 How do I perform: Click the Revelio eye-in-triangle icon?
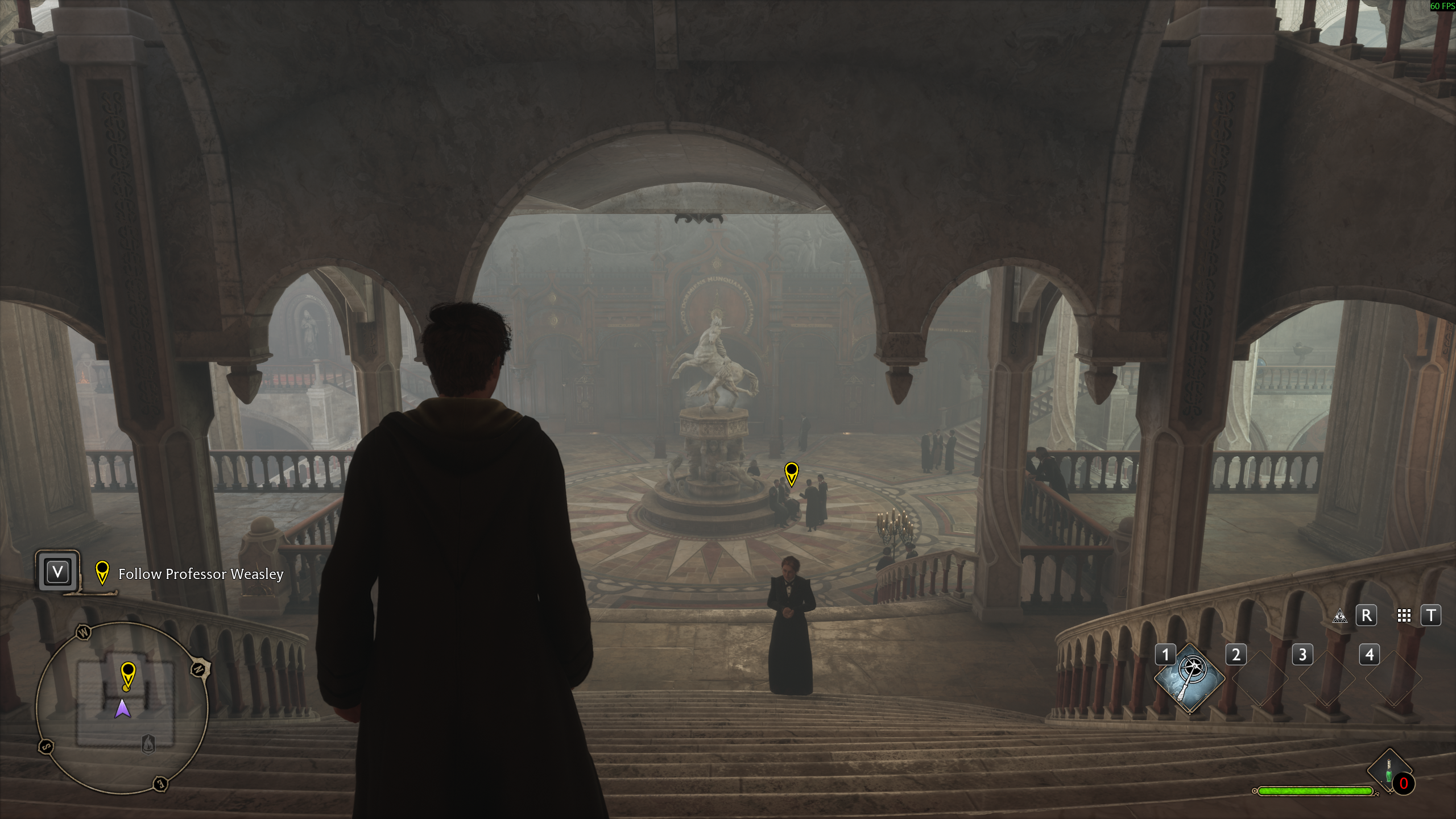[1340, 616]
